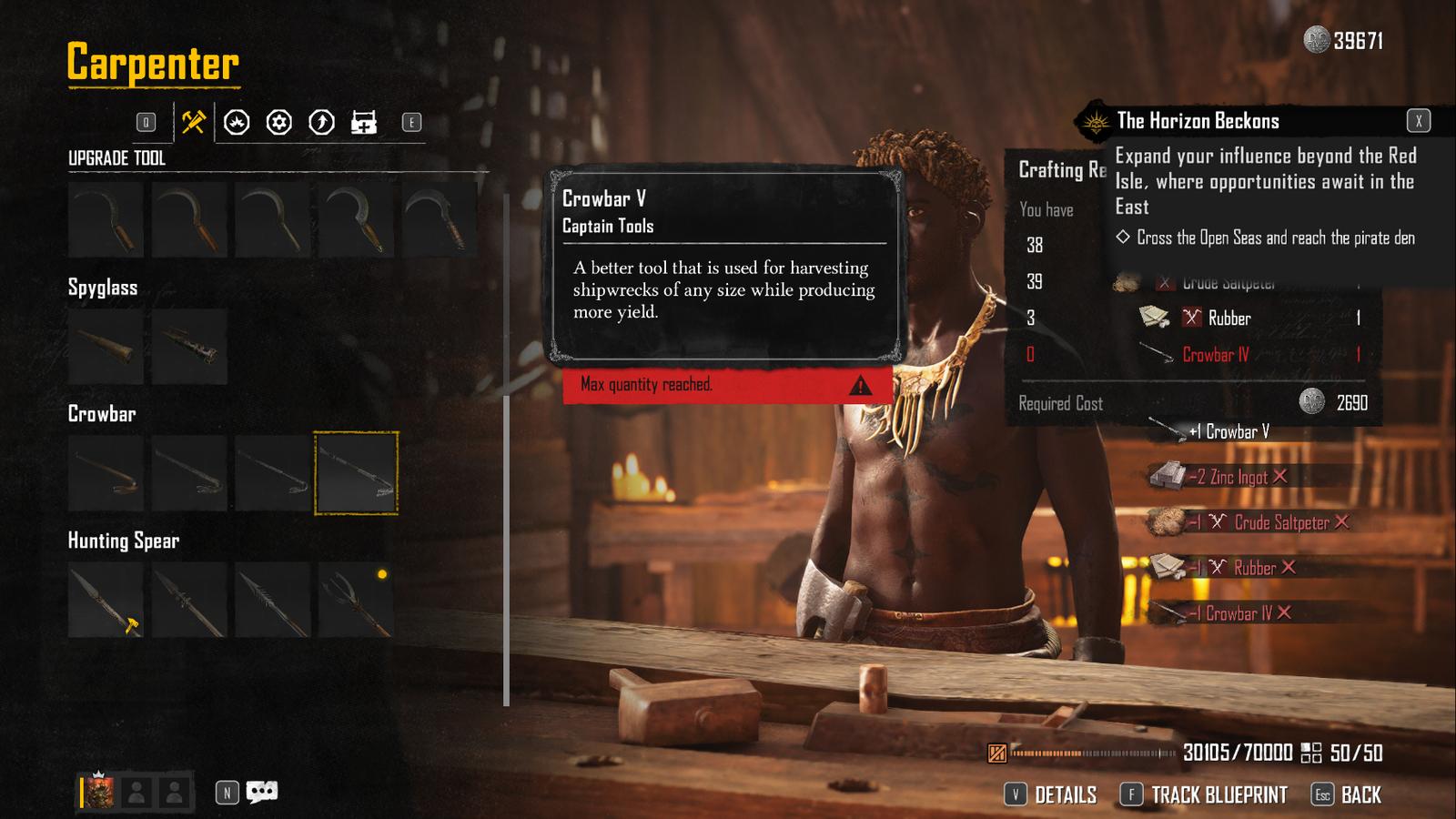Select the Hunting Spear with hammer badge

pyautogui.click(x=106, y=600)
